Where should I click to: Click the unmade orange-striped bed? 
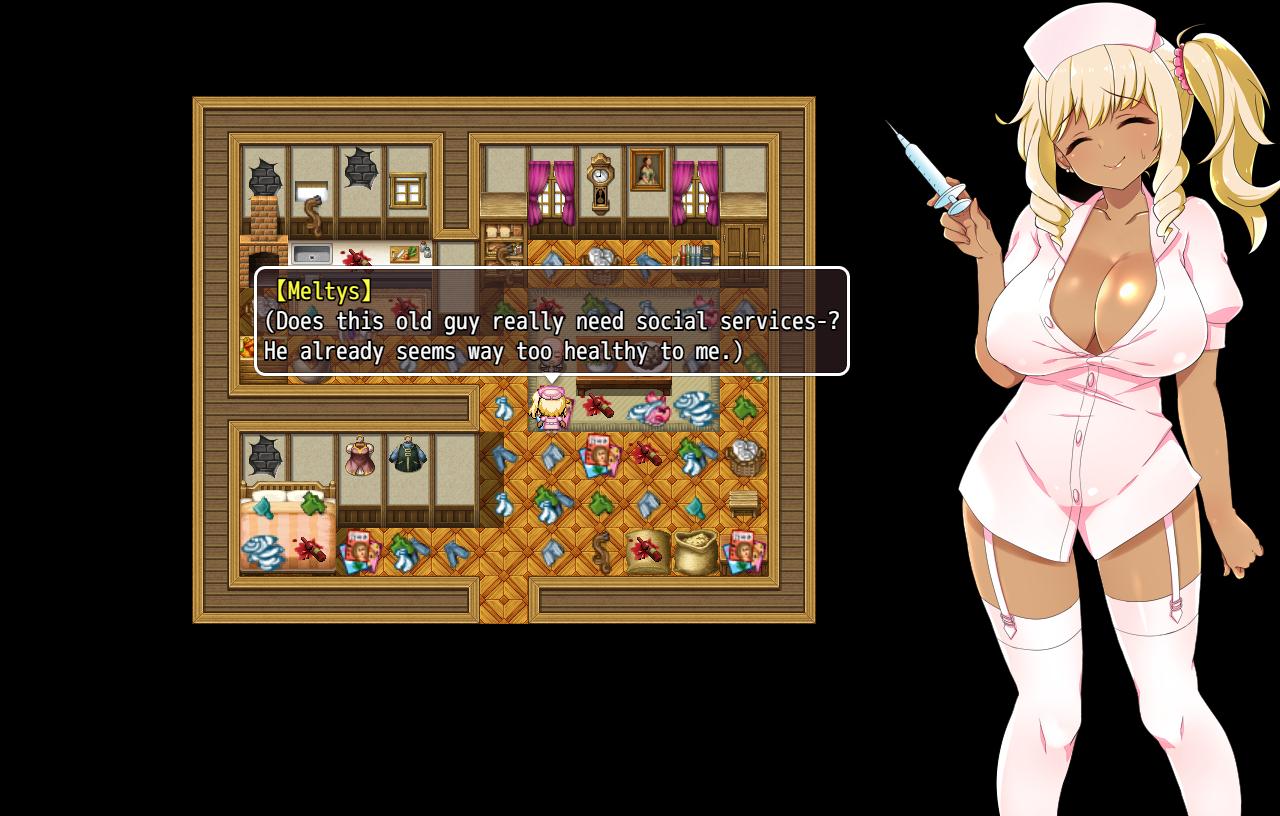[x=289, y=525]
